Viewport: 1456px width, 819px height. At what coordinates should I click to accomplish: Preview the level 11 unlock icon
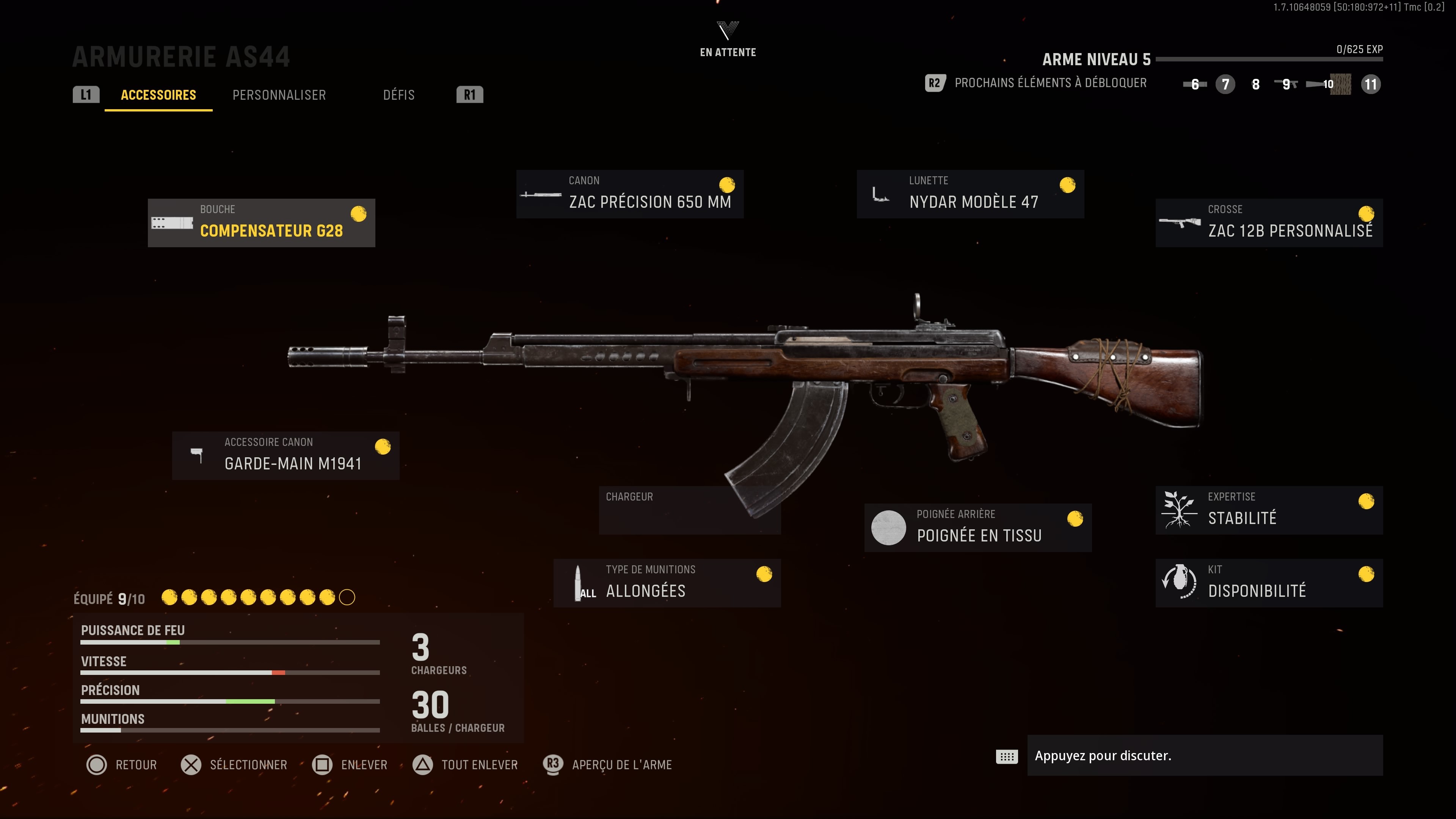tap(1370, 84)
